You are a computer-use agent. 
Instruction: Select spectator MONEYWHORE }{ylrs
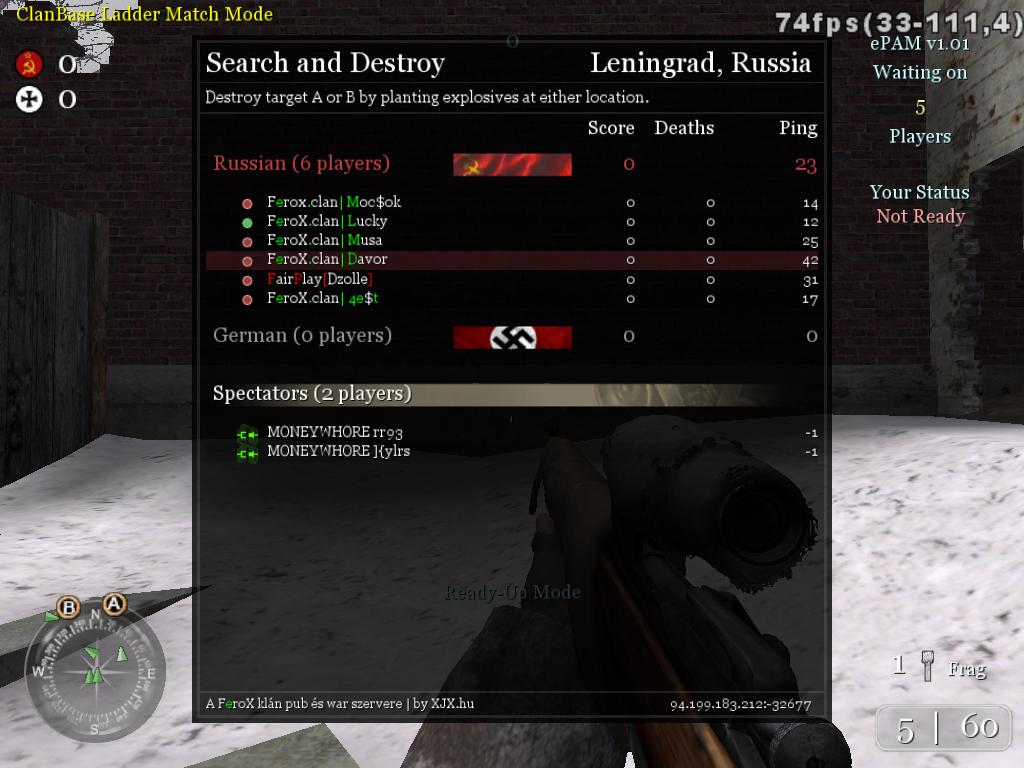(x=338, y=451)
